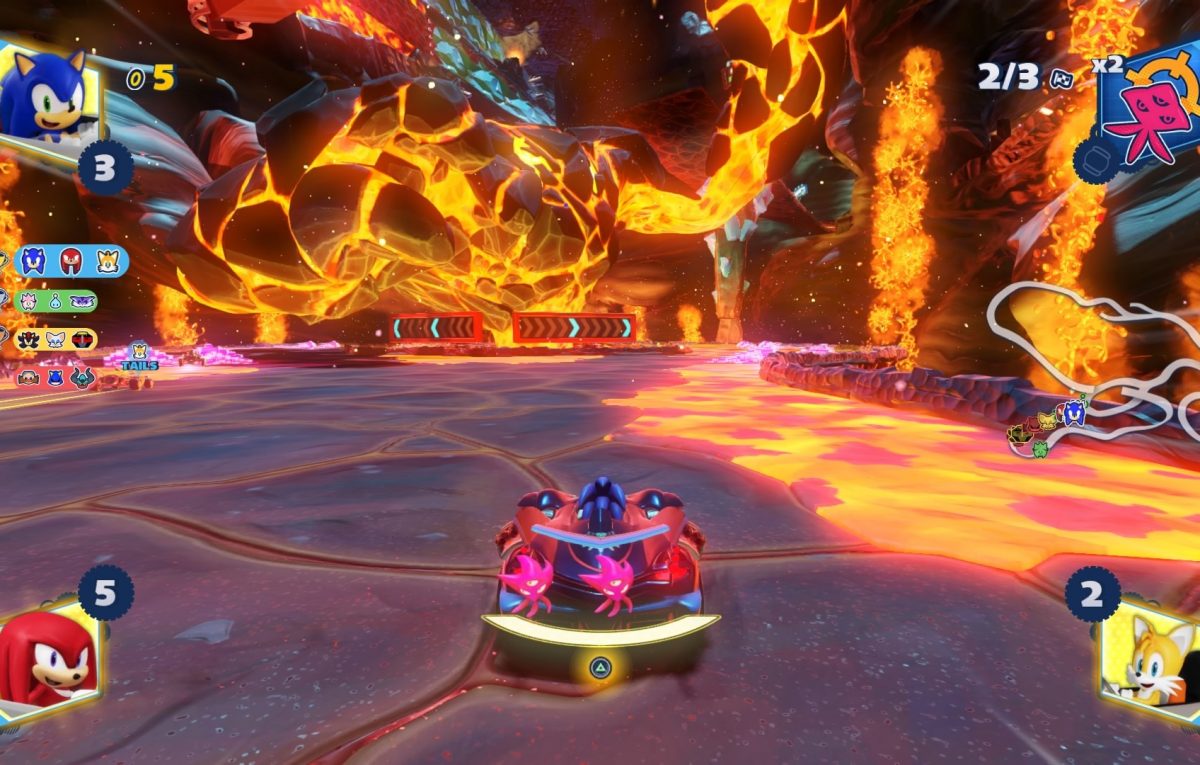1200x765 pixels.
Task: Pick the green team standings row
Action: click(56, 301)
